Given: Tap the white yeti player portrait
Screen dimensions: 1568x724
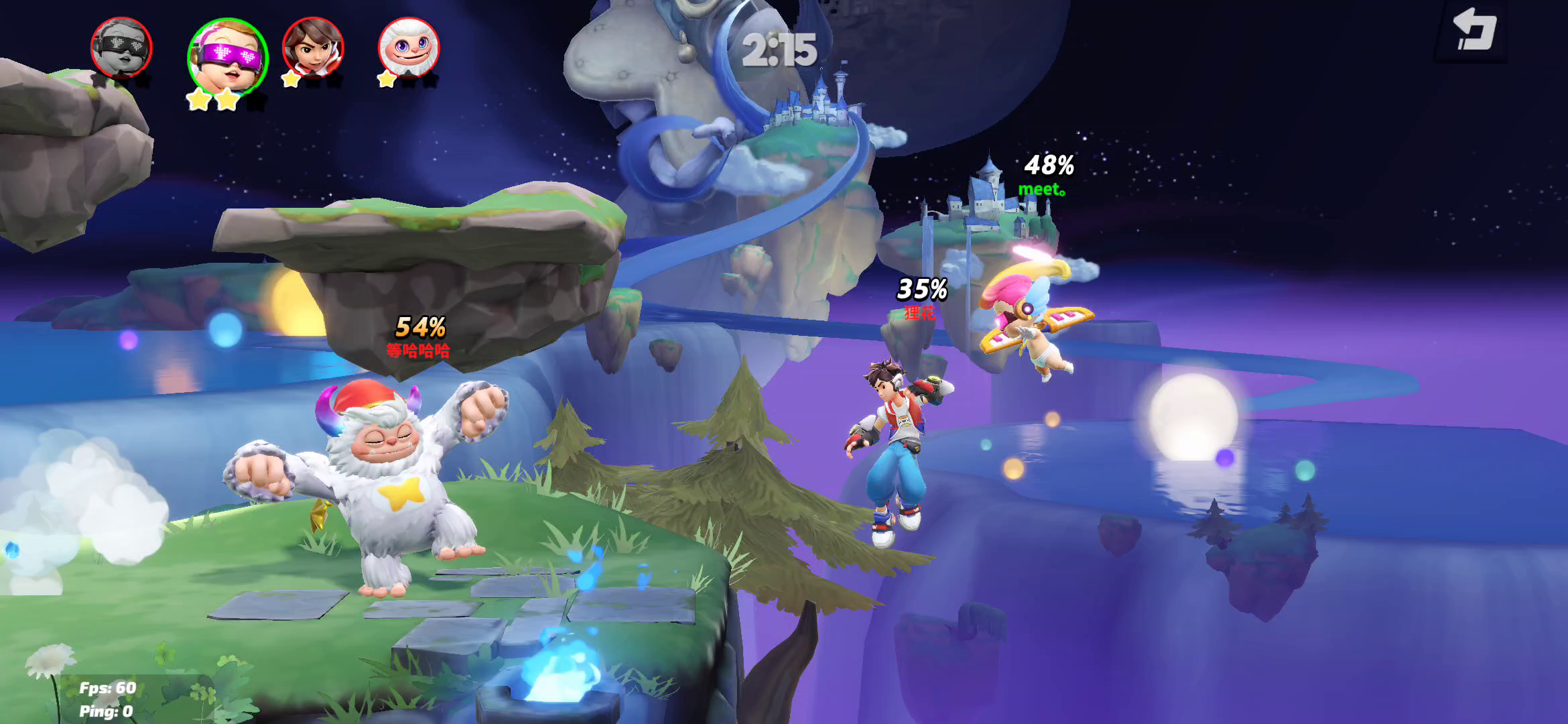Looking at the screenshot, I should tap(409, 48).
